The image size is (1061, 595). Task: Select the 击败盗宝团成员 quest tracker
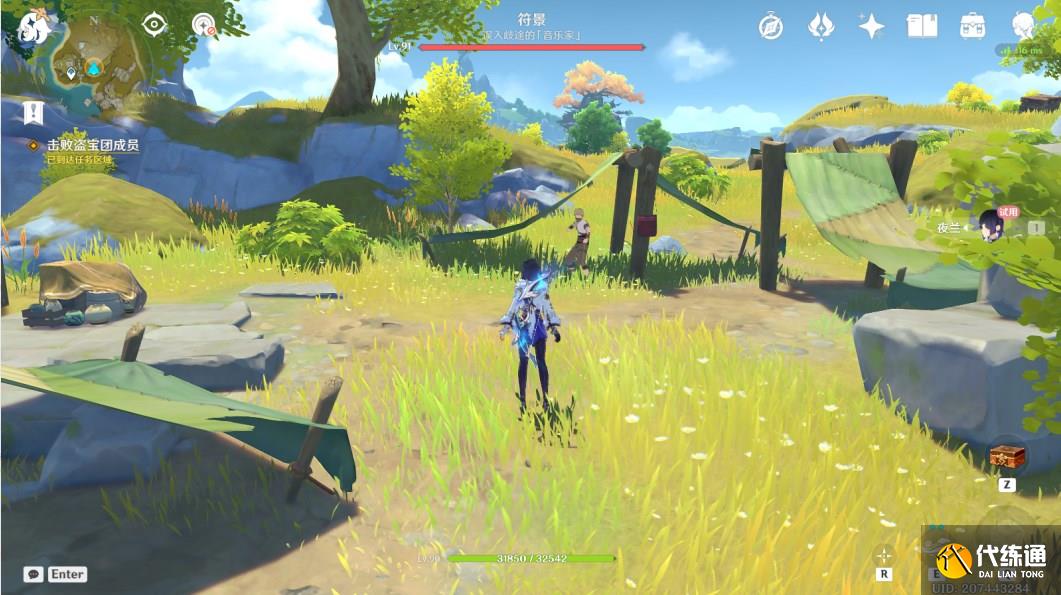pyautogui.click(x=92, y=146)
